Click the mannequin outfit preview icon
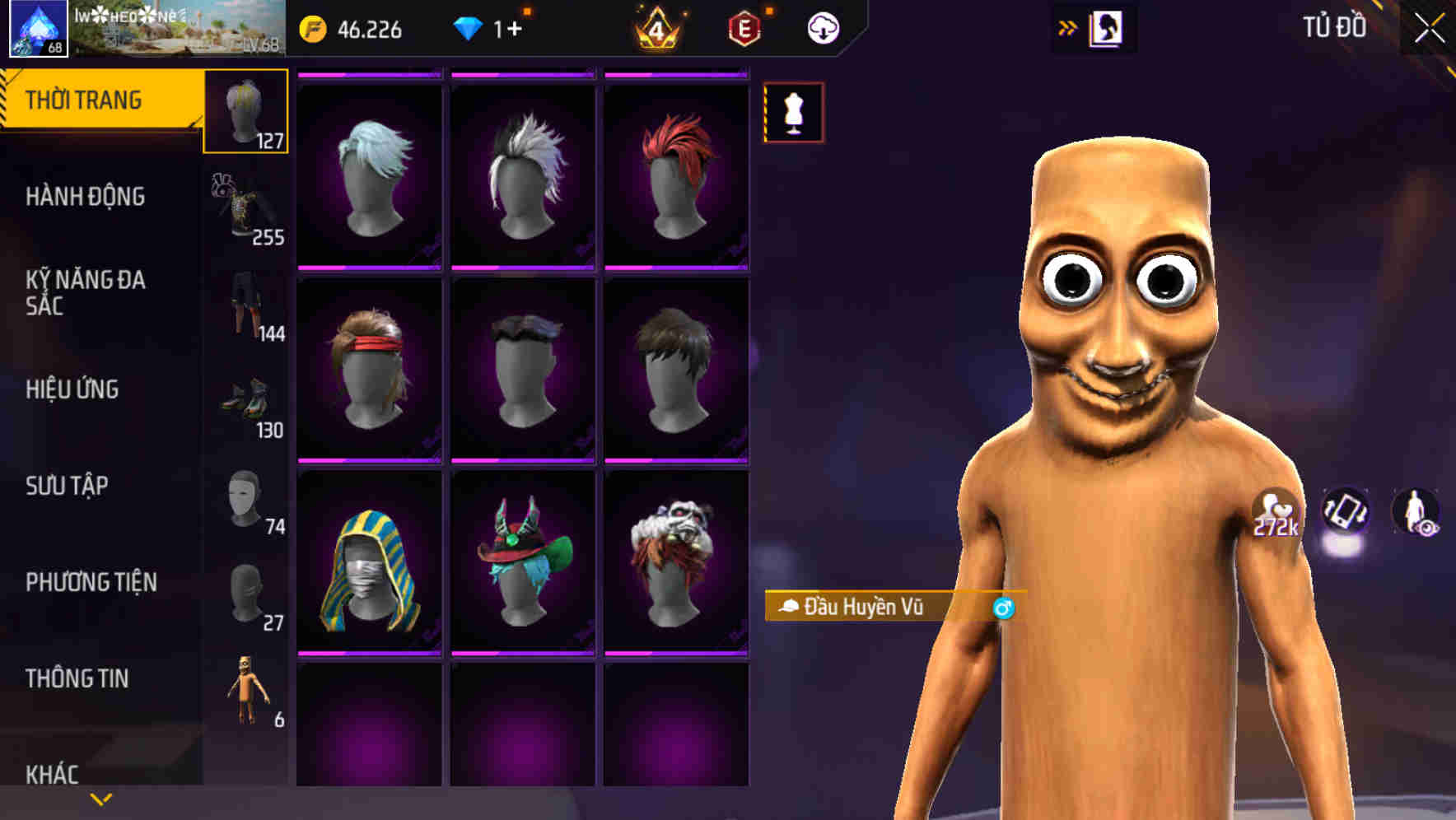This screenshot has height=820, width=1456. [793, 113]
